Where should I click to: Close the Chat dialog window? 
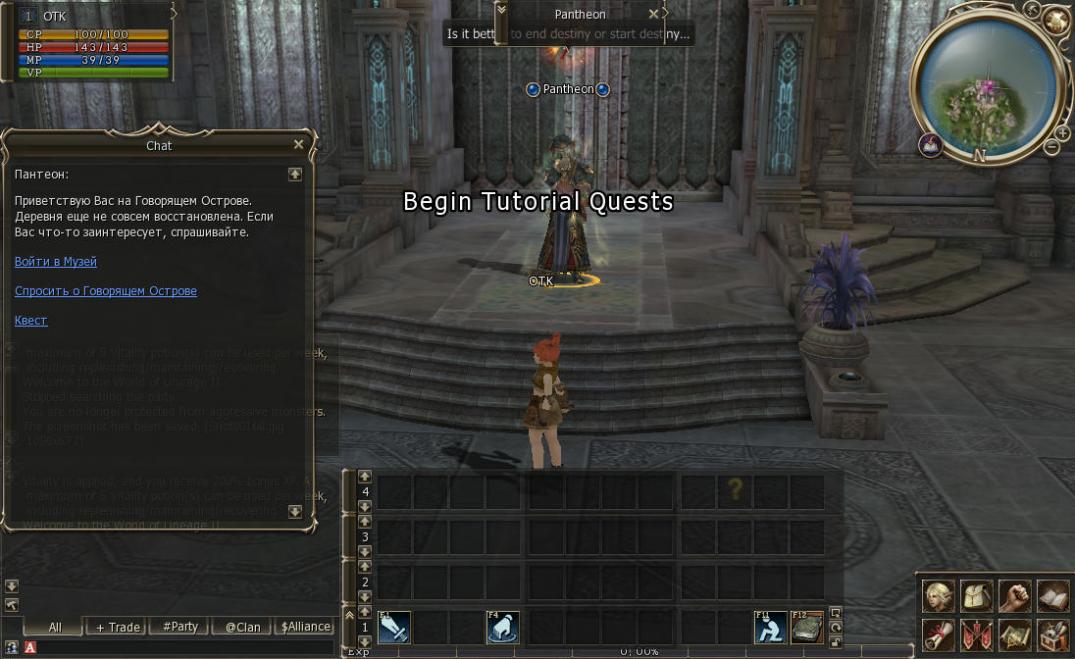coord(298,145)
